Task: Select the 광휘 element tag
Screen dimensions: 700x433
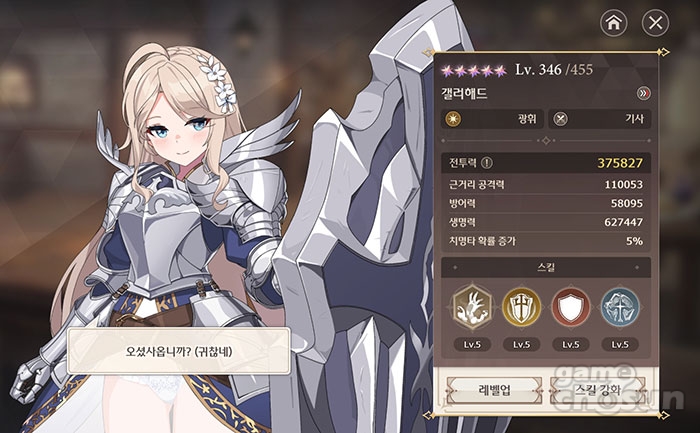Action: (492, 118)
